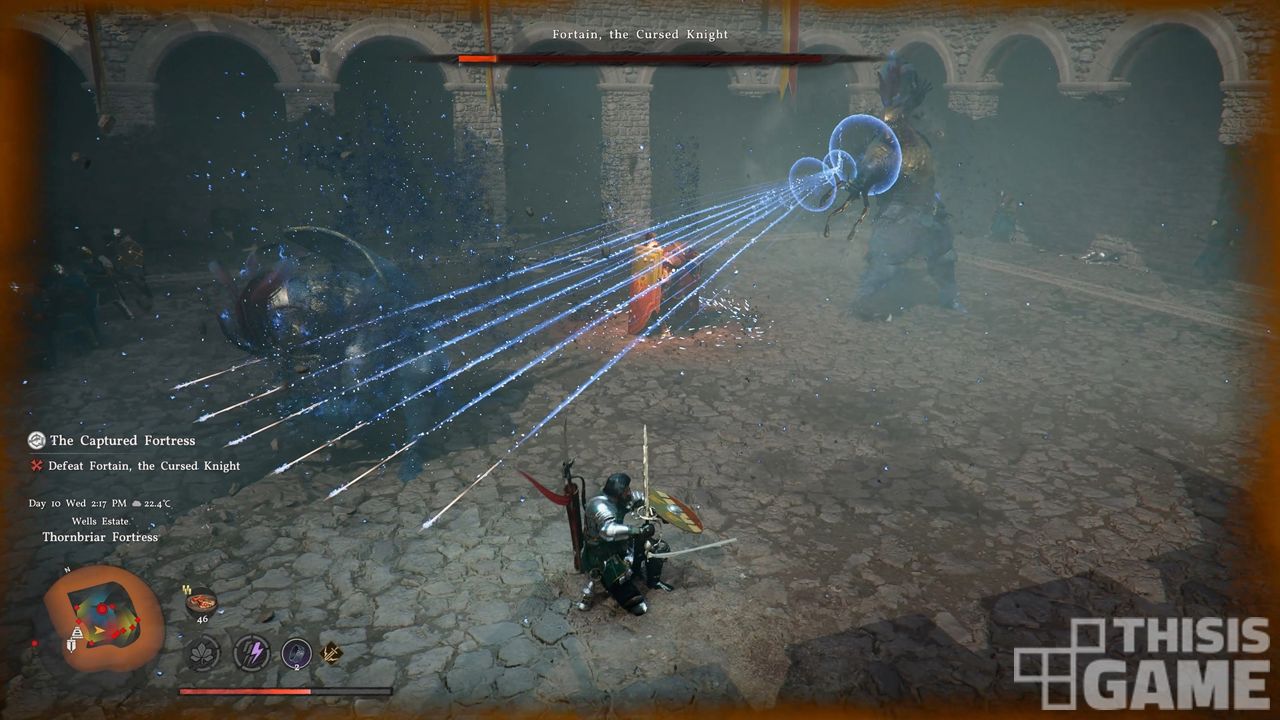Activate the leaf skill icon

coord(204,653)
